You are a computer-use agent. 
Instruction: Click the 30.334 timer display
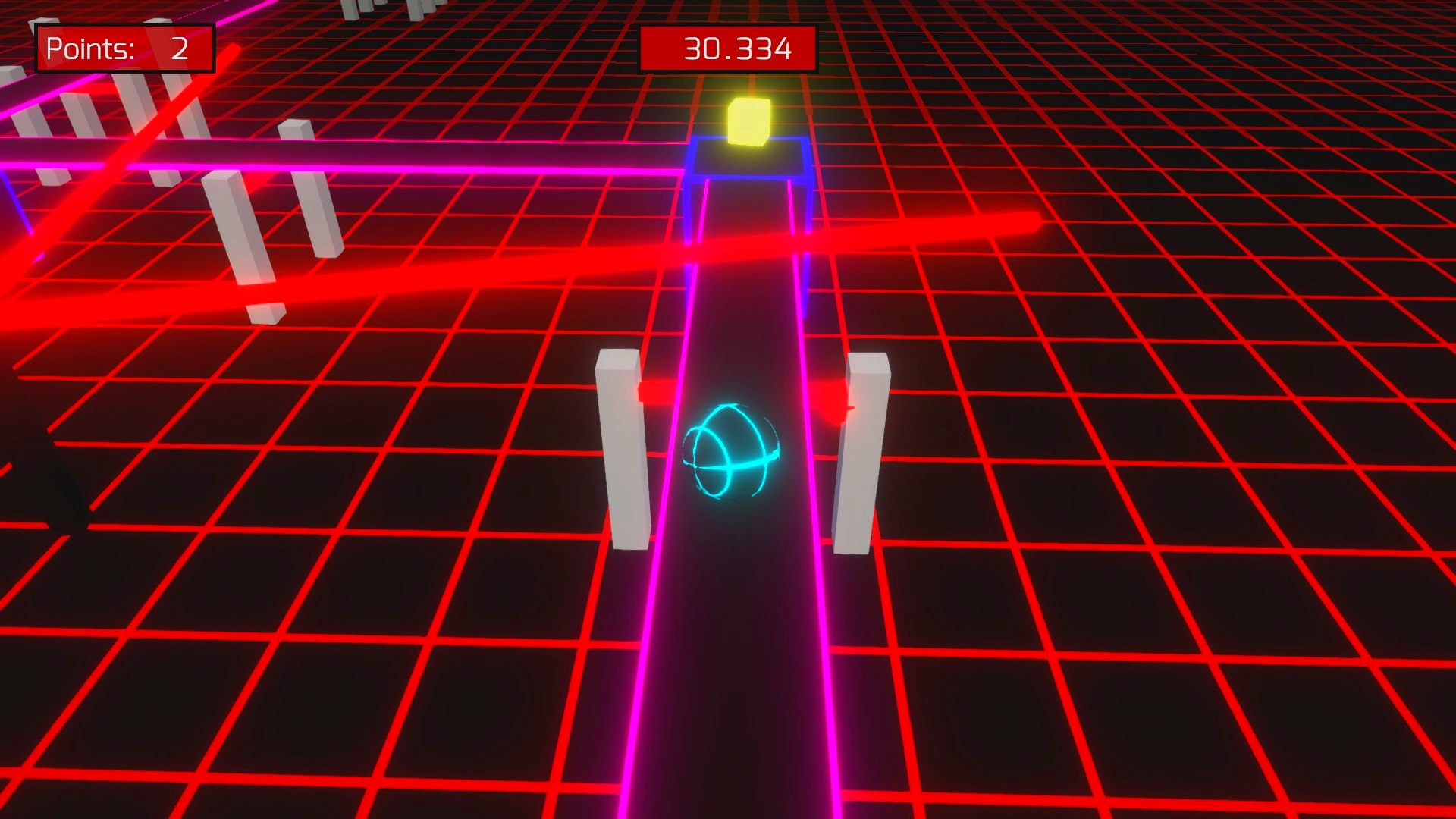click(x=728, y=47)
